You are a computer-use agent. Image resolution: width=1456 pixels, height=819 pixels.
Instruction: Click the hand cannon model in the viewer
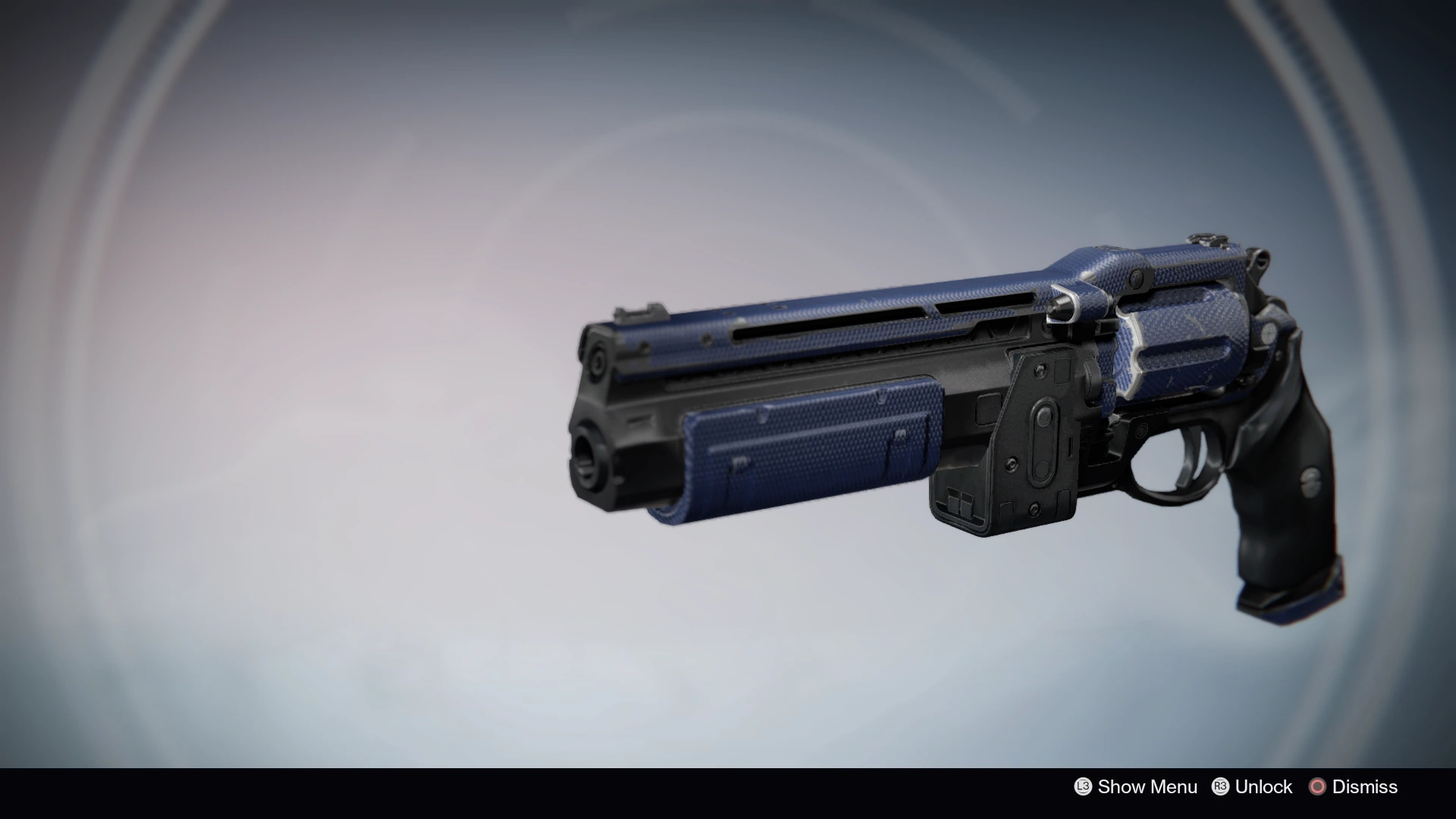[x=948, y=417]
